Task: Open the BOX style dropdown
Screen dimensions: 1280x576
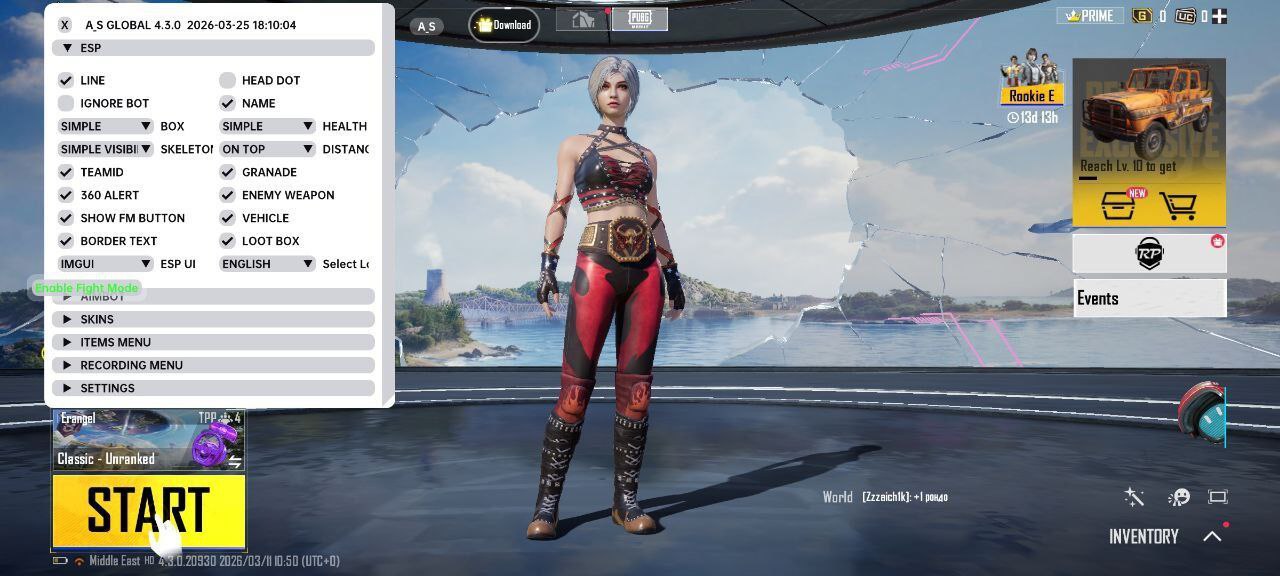Action: pyautogui.click(x=105, y=126)
